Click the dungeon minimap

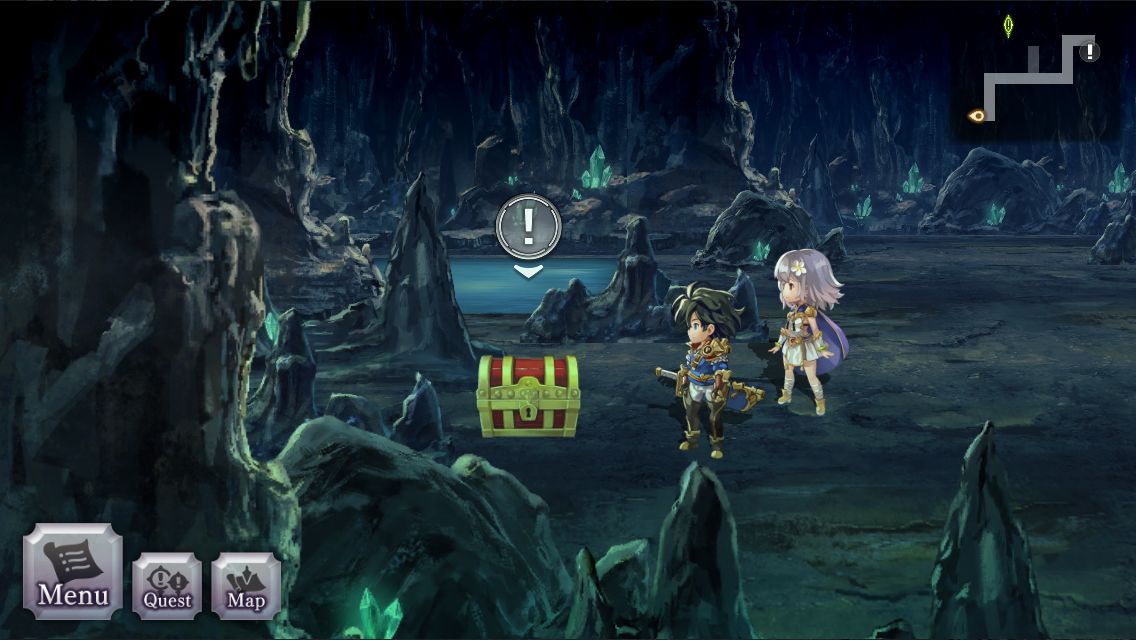coord(1035,77)
